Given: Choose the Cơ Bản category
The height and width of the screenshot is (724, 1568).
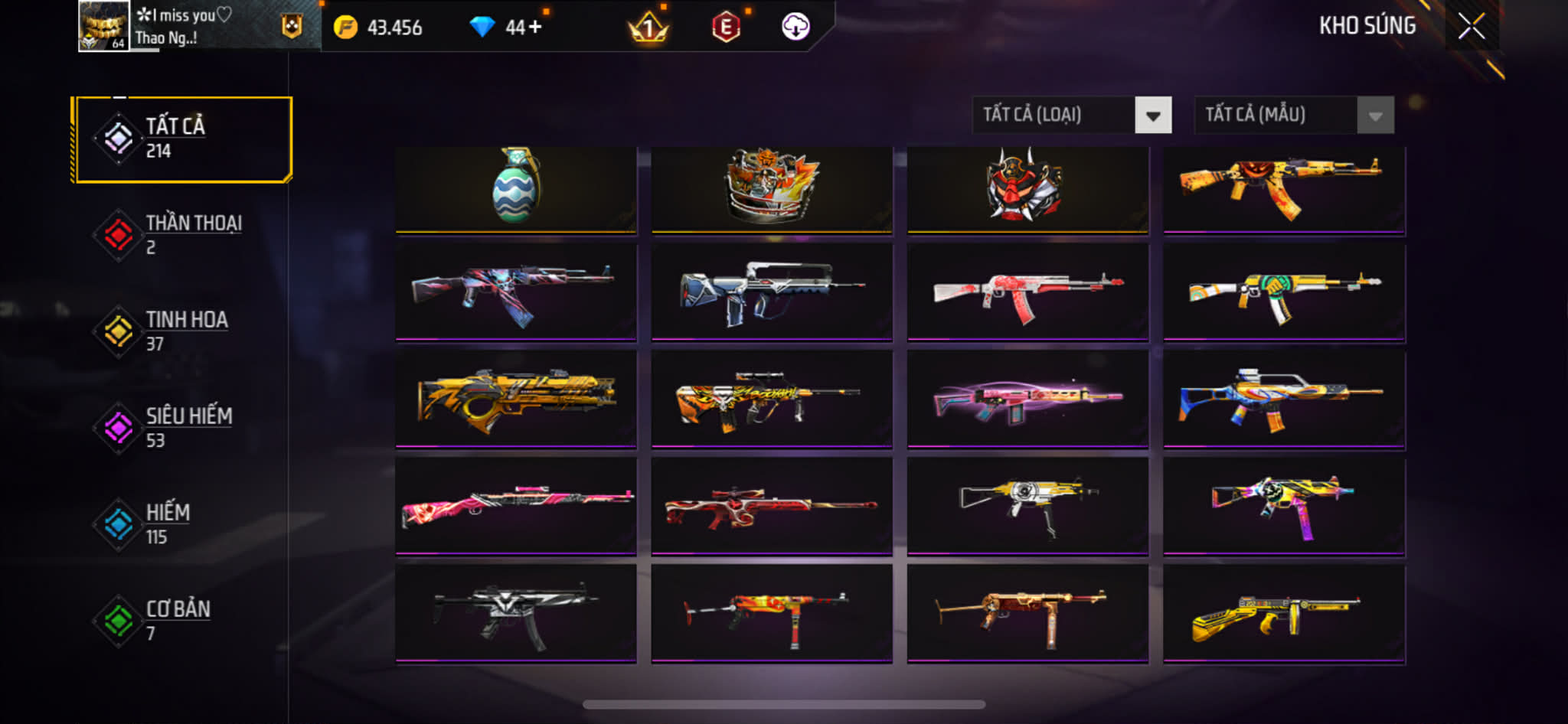Looking at the screenshot, I should [x=183, y=621].
